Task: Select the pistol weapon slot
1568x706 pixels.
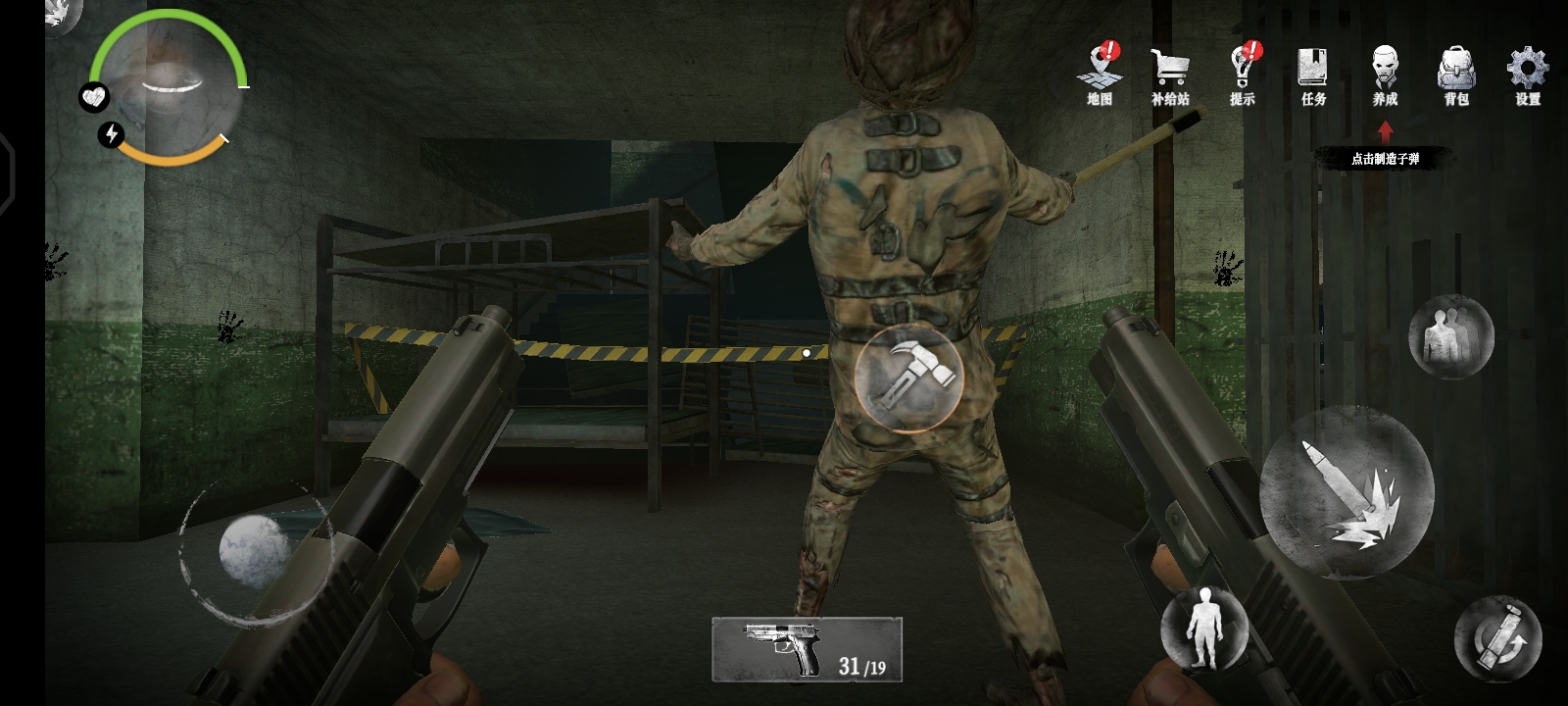Action: pyautogui.click(x=807, y=649)
